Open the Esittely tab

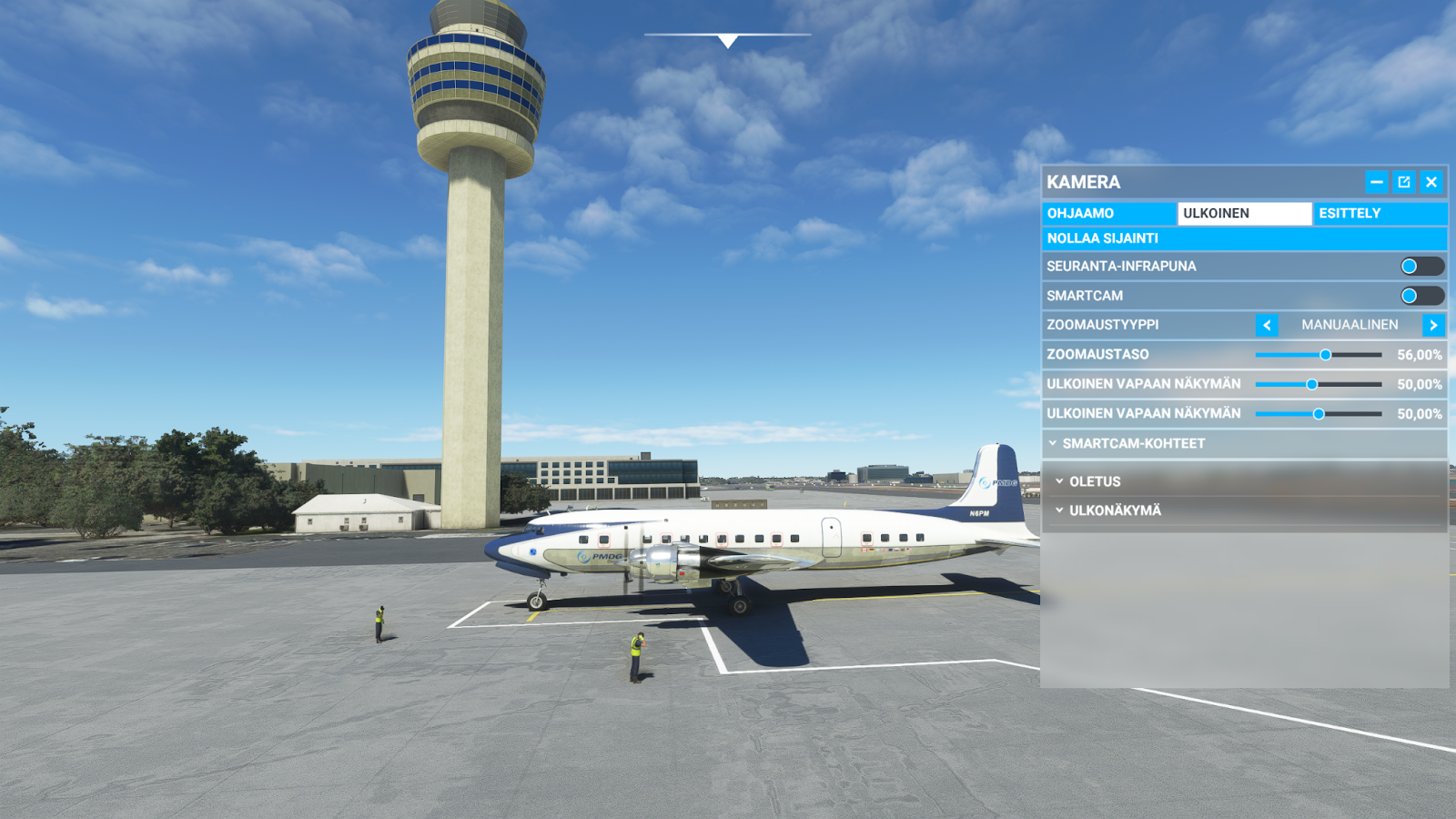(x=1379, y=213)
